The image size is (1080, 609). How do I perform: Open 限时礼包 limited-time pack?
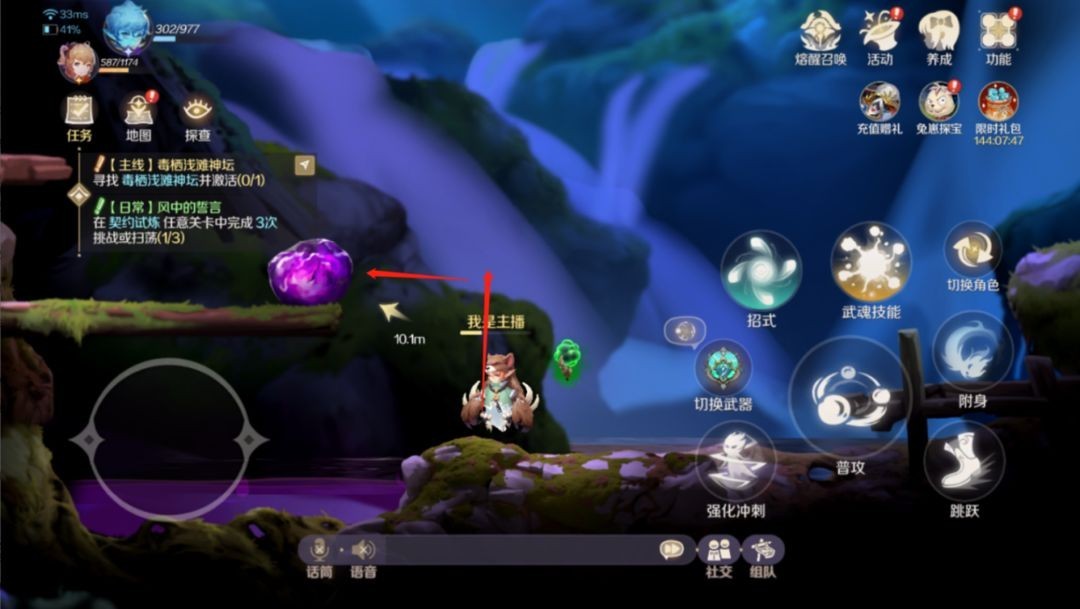998,102
